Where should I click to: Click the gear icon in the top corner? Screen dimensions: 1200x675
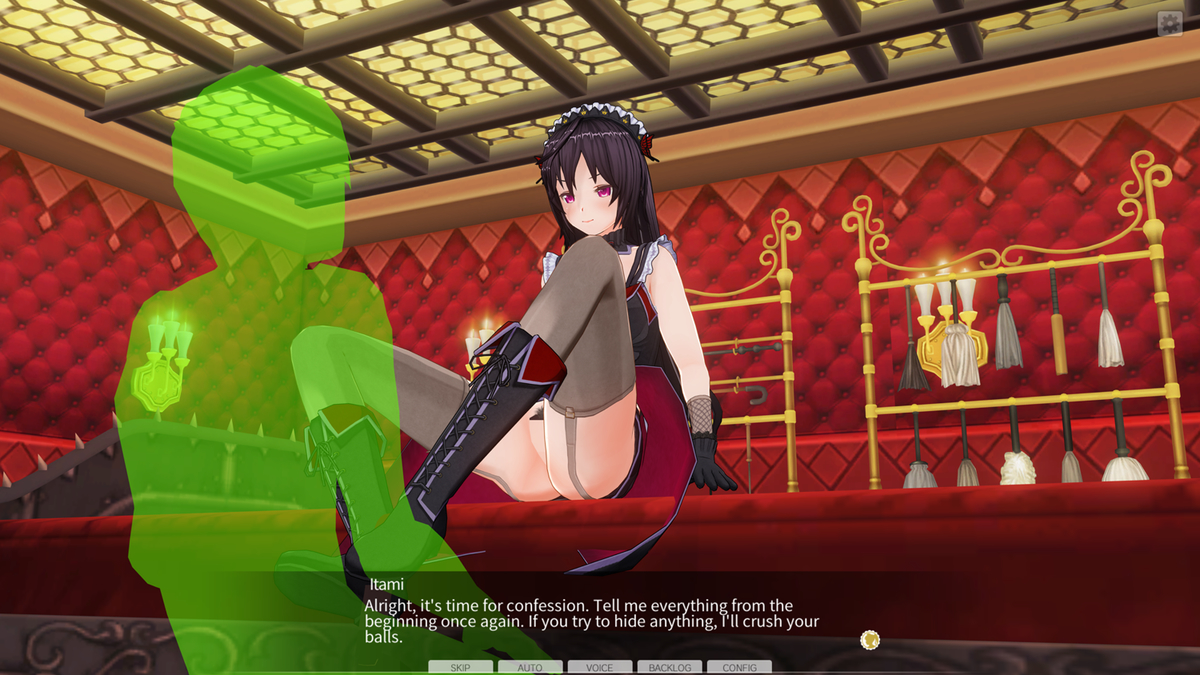(x=1169, y=24)
